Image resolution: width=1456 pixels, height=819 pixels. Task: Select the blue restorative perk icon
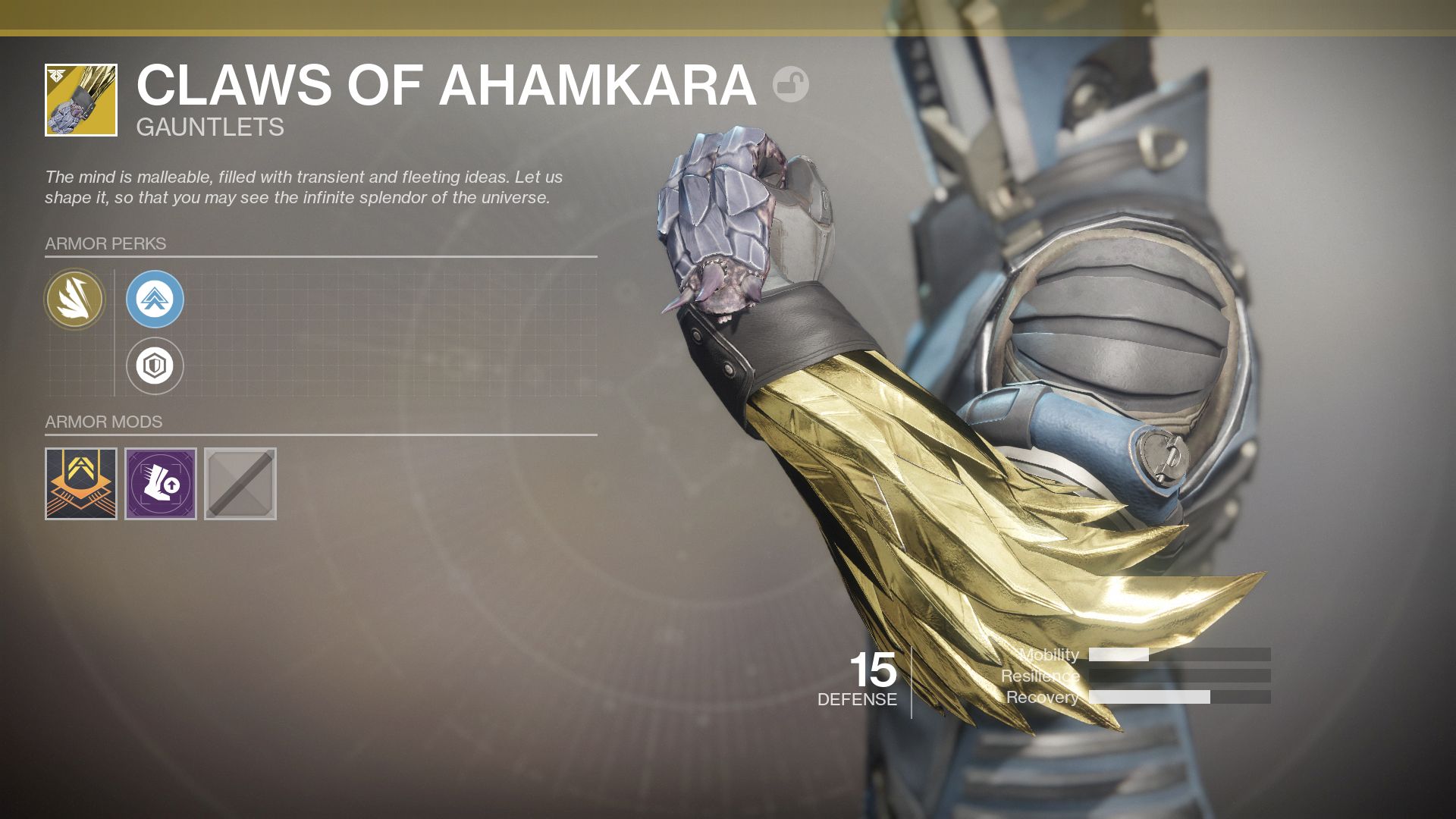click(155, 300)
